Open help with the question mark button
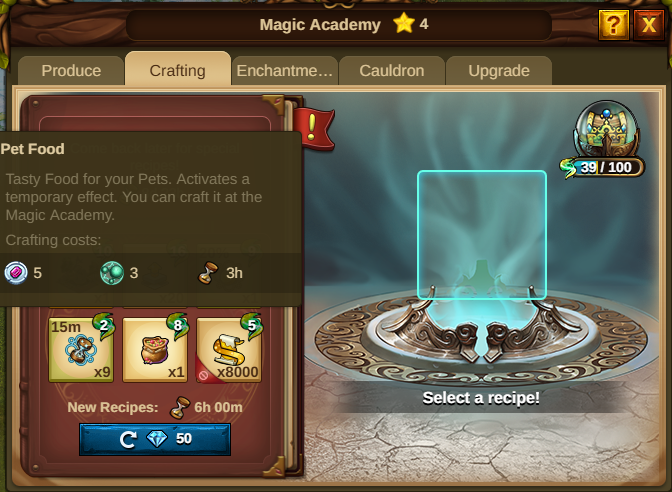 click(613, 24)
